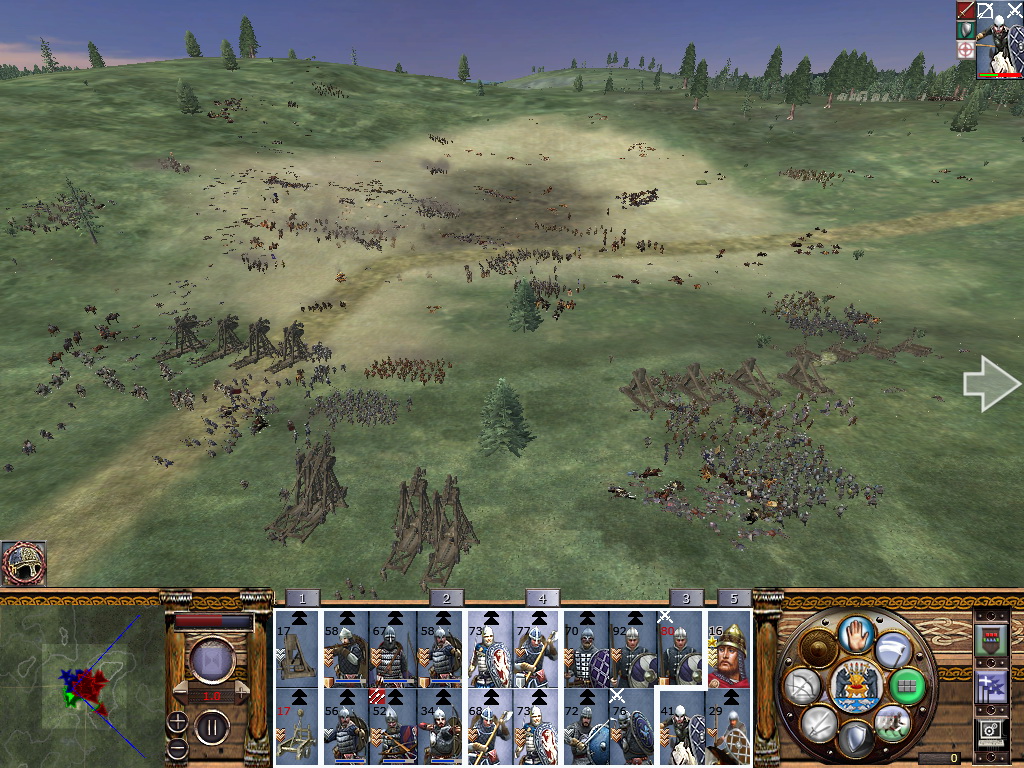Click the large arrow at the right screen edge
Image resolution: width=1024 pixels, height=768 pixels.
point(991,383)
